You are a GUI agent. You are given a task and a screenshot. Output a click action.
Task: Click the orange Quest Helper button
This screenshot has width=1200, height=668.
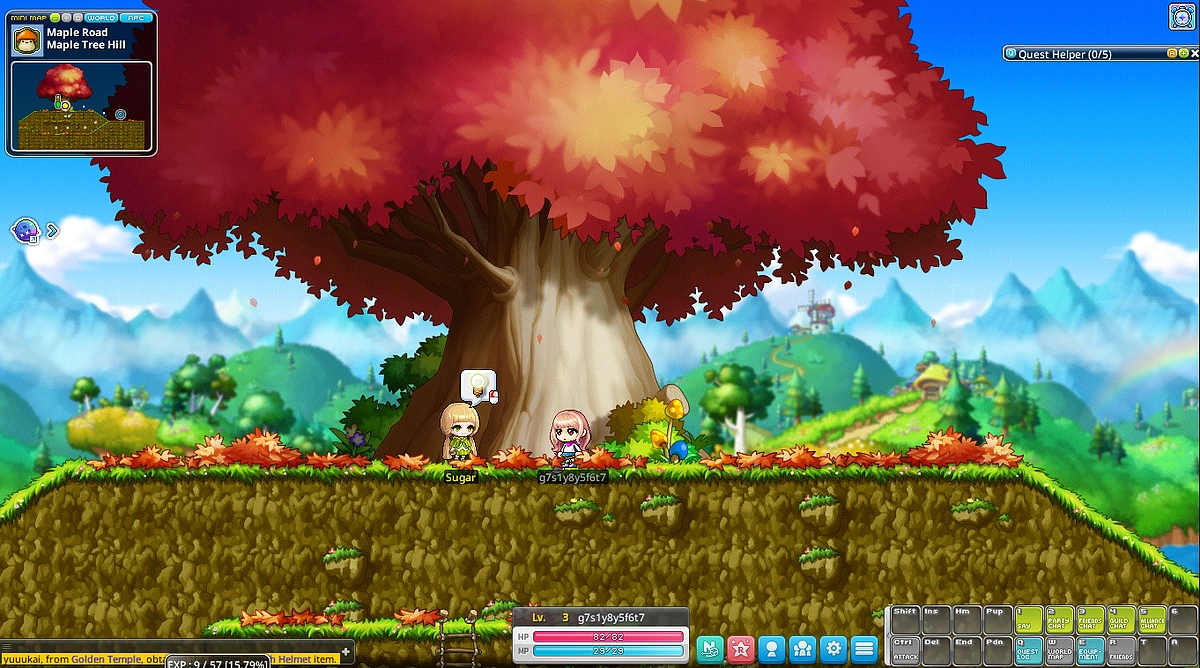click(x=1172, y=54)
